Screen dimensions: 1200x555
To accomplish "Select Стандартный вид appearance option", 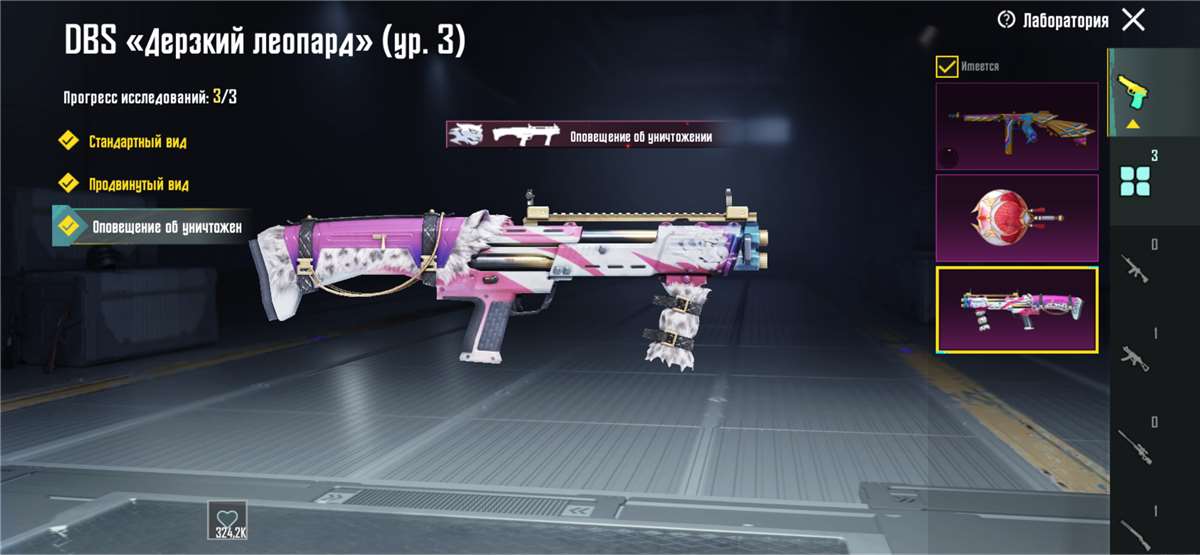I will pos(135,141).
